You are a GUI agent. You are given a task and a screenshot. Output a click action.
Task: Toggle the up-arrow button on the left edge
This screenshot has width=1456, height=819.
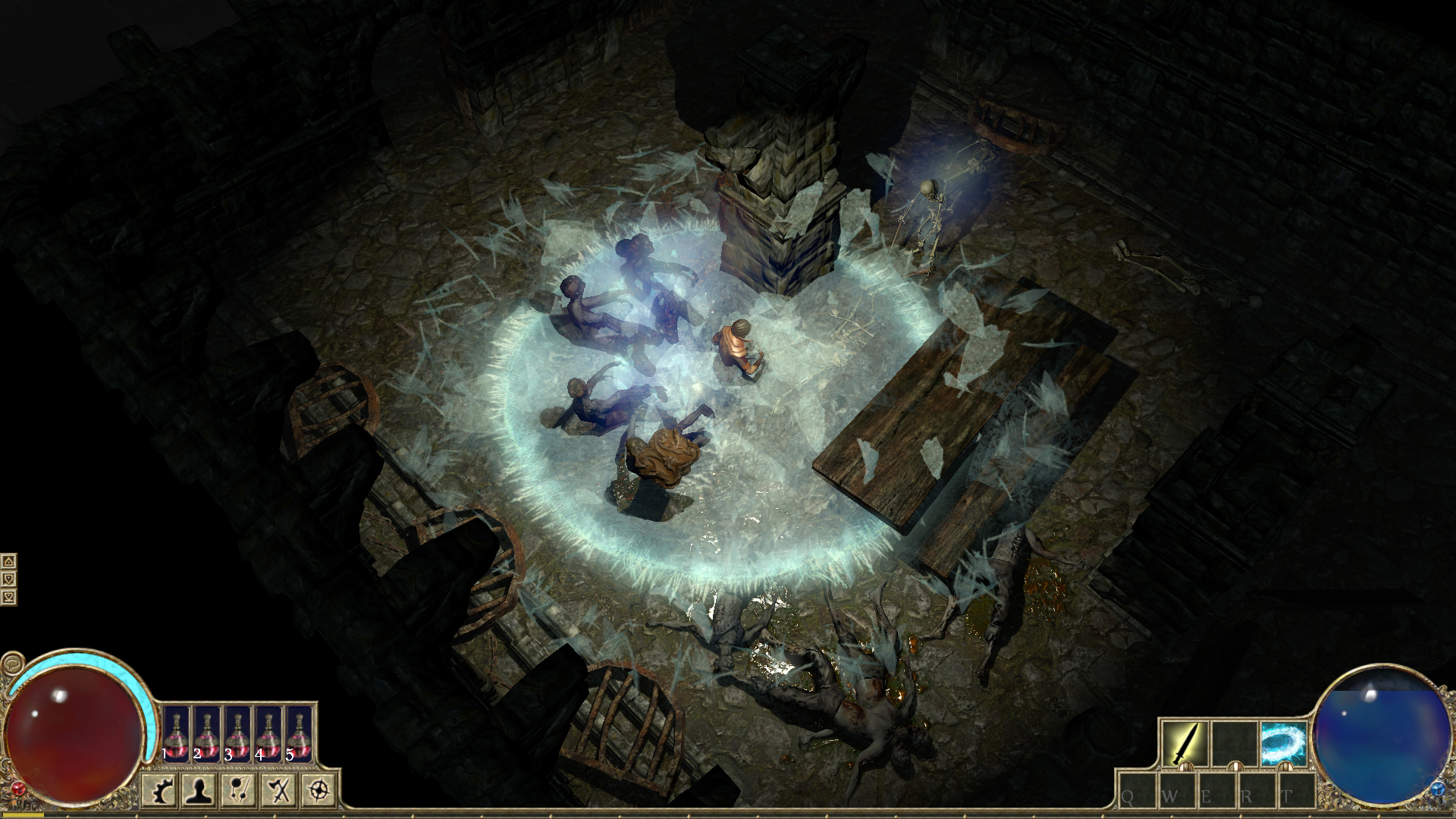click(8, 563)
